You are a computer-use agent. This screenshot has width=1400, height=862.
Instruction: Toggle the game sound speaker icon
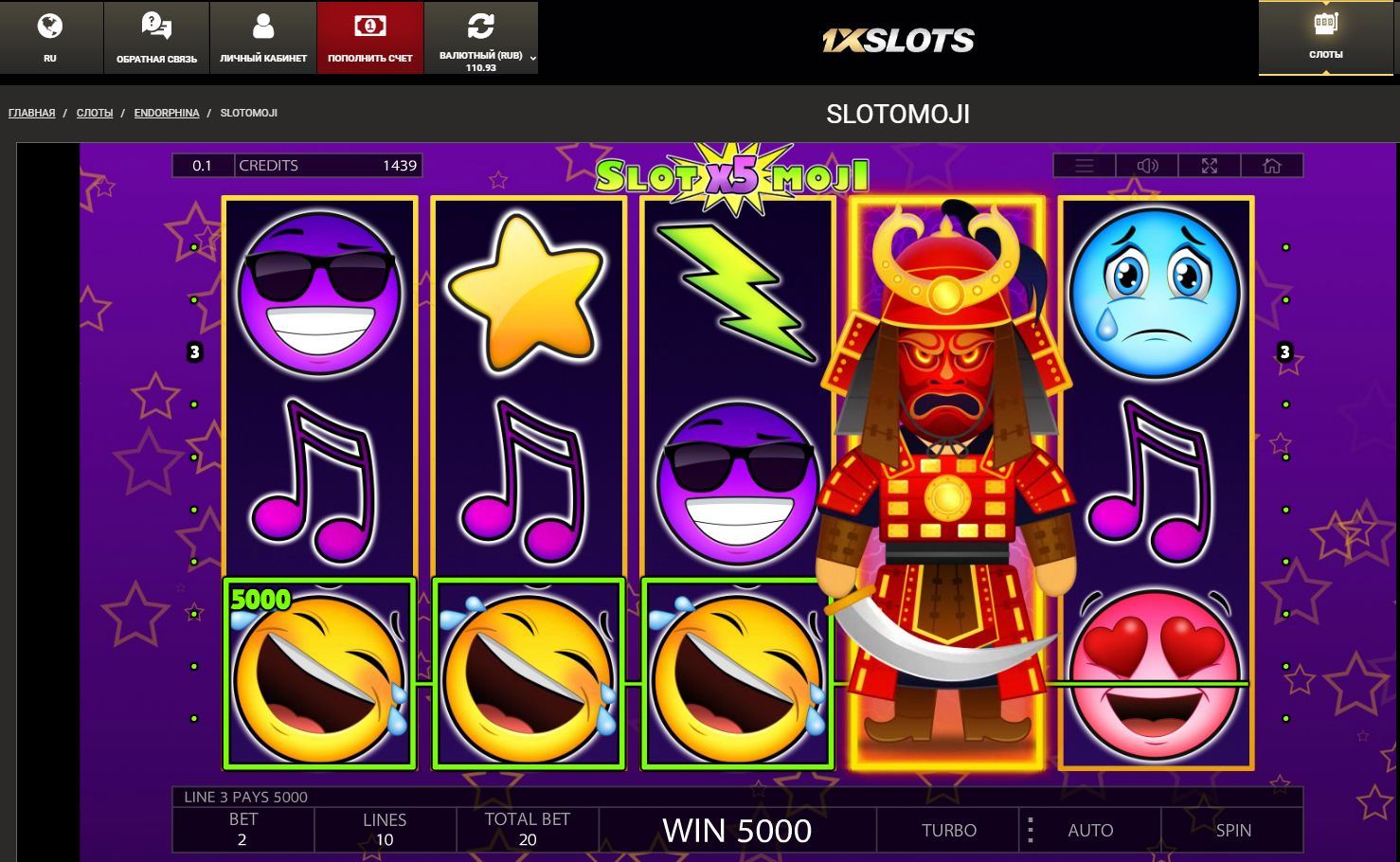tap(1147, 166)
